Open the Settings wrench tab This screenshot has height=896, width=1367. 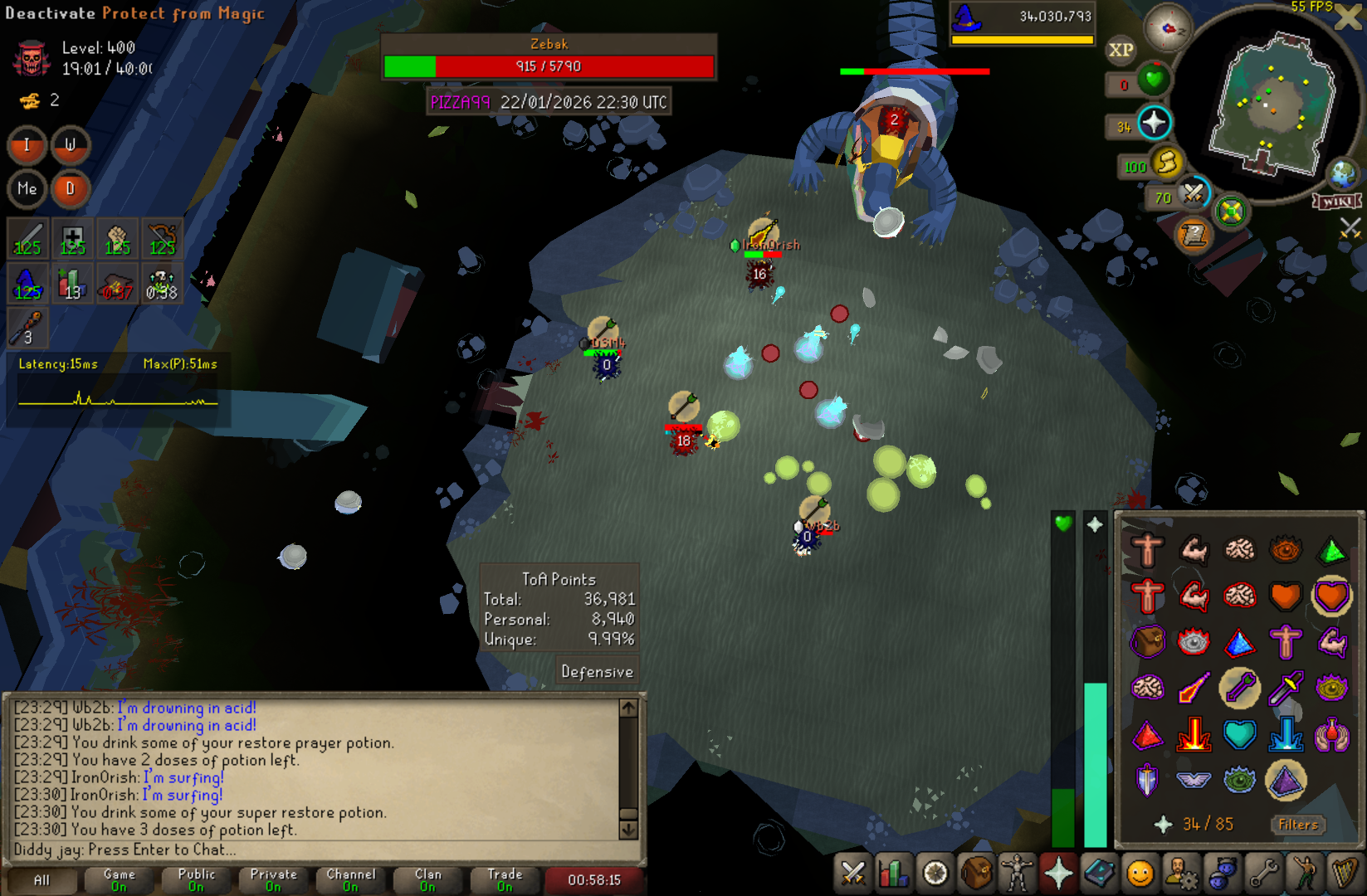(1263, 873)
